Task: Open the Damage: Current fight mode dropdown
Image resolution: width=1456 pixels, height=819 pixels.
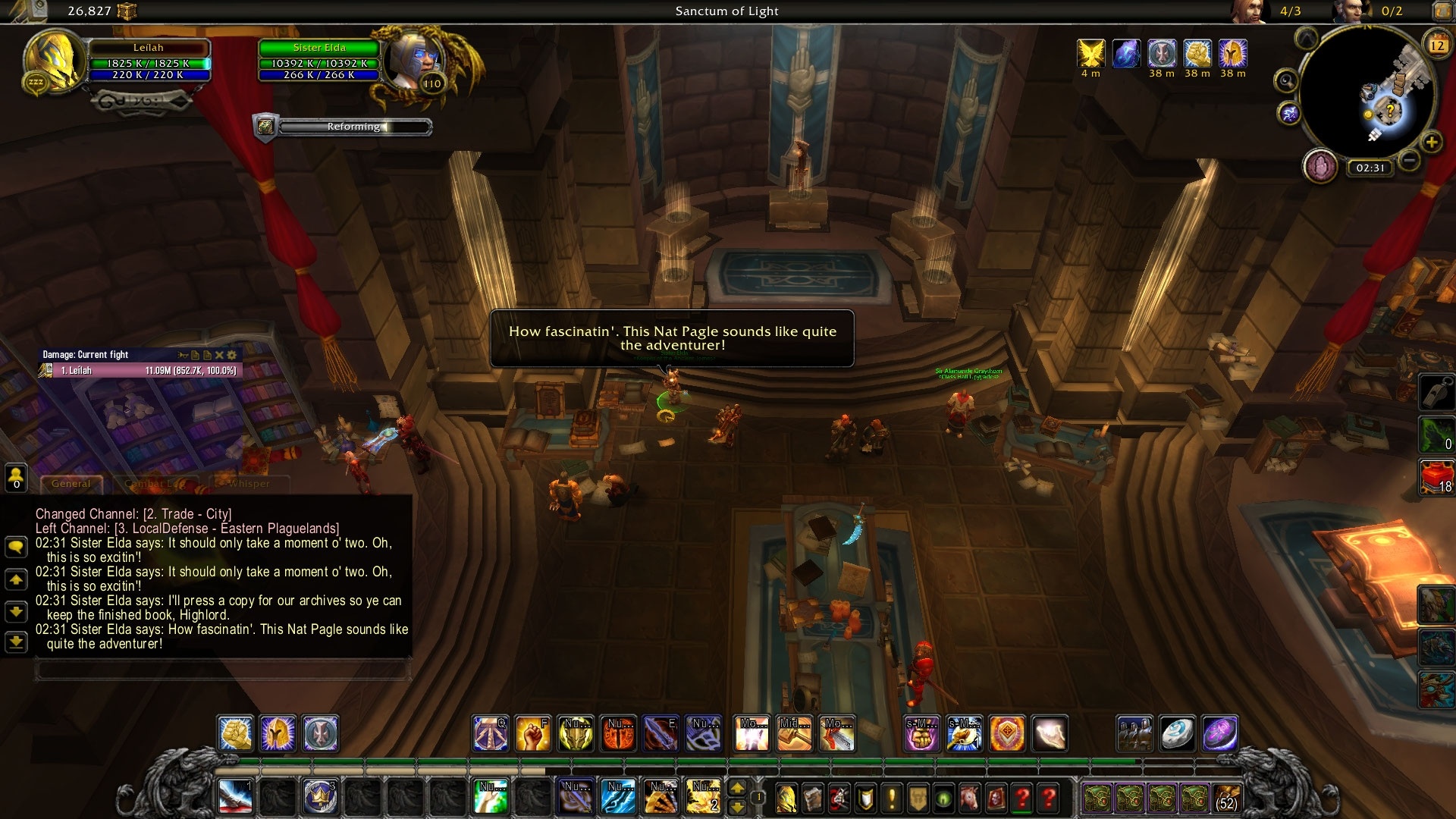Action: tap(86, 354)
